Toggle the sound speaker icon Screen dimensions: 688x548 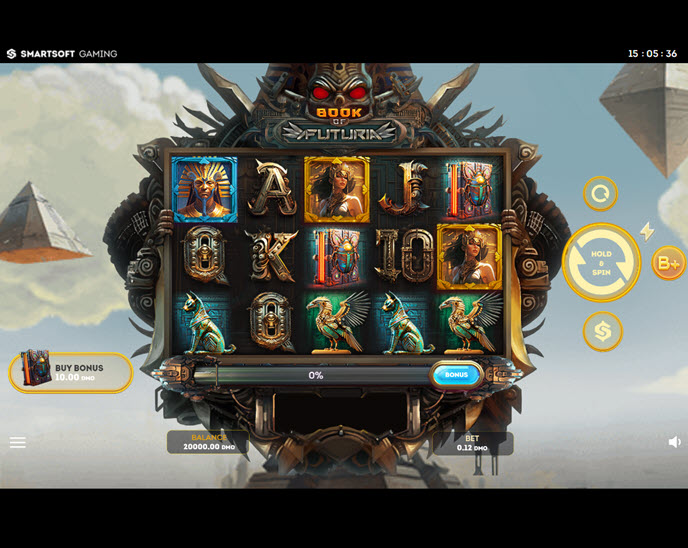pyautogui.click(x=675, y=442)
